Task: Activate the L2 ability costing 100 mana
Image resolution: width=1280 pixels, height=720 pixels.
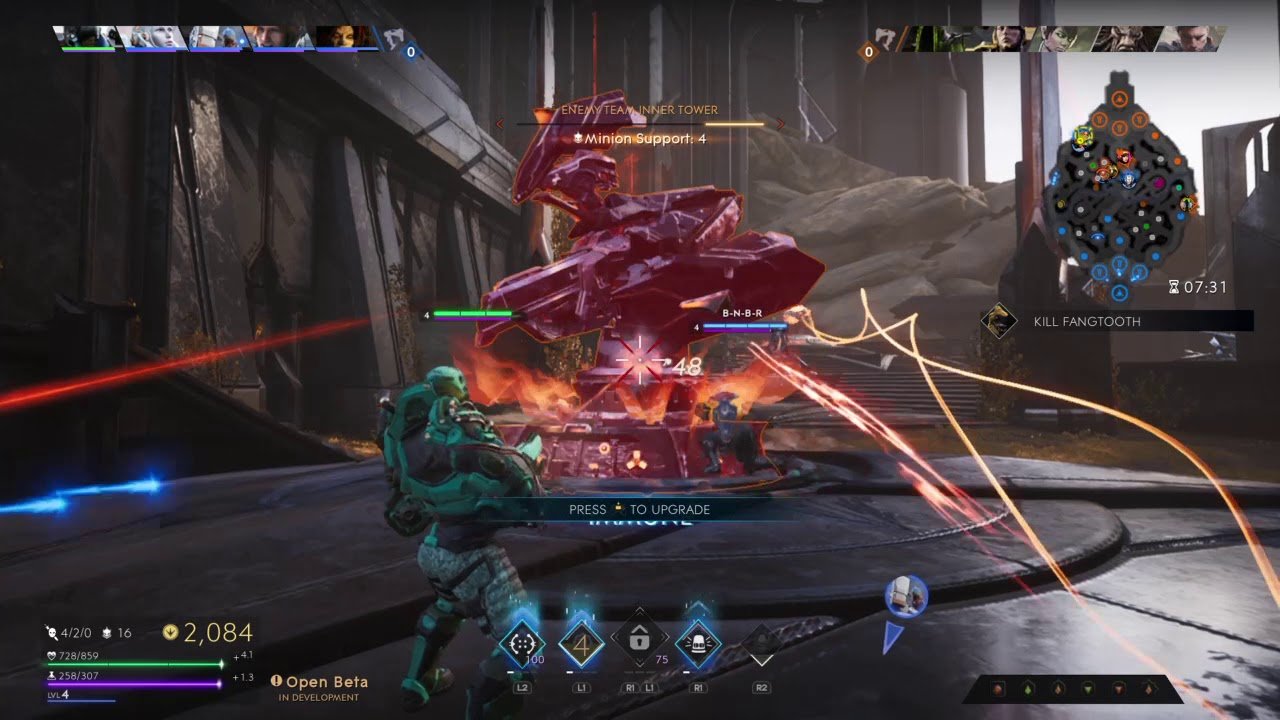Action: tap(522, 643)
